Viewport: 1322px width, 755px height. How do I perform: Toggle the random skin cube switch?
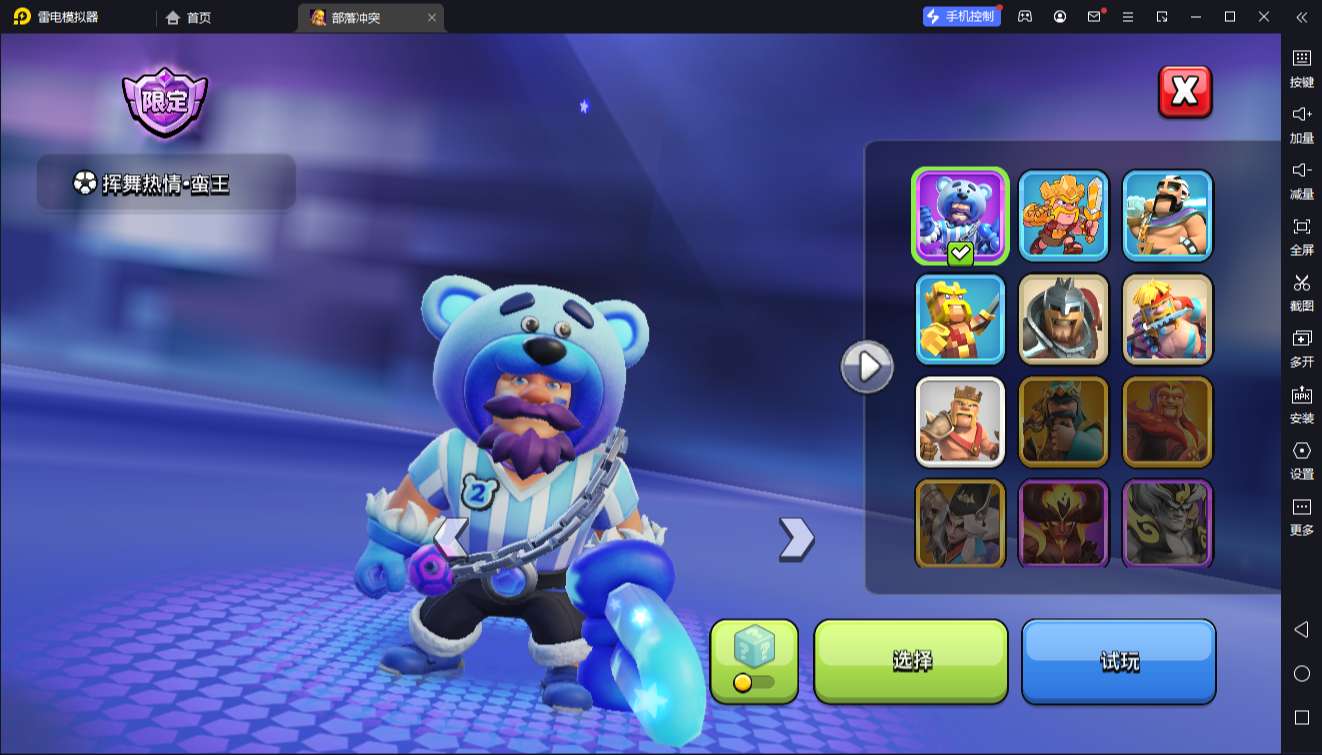pos(754,682)
